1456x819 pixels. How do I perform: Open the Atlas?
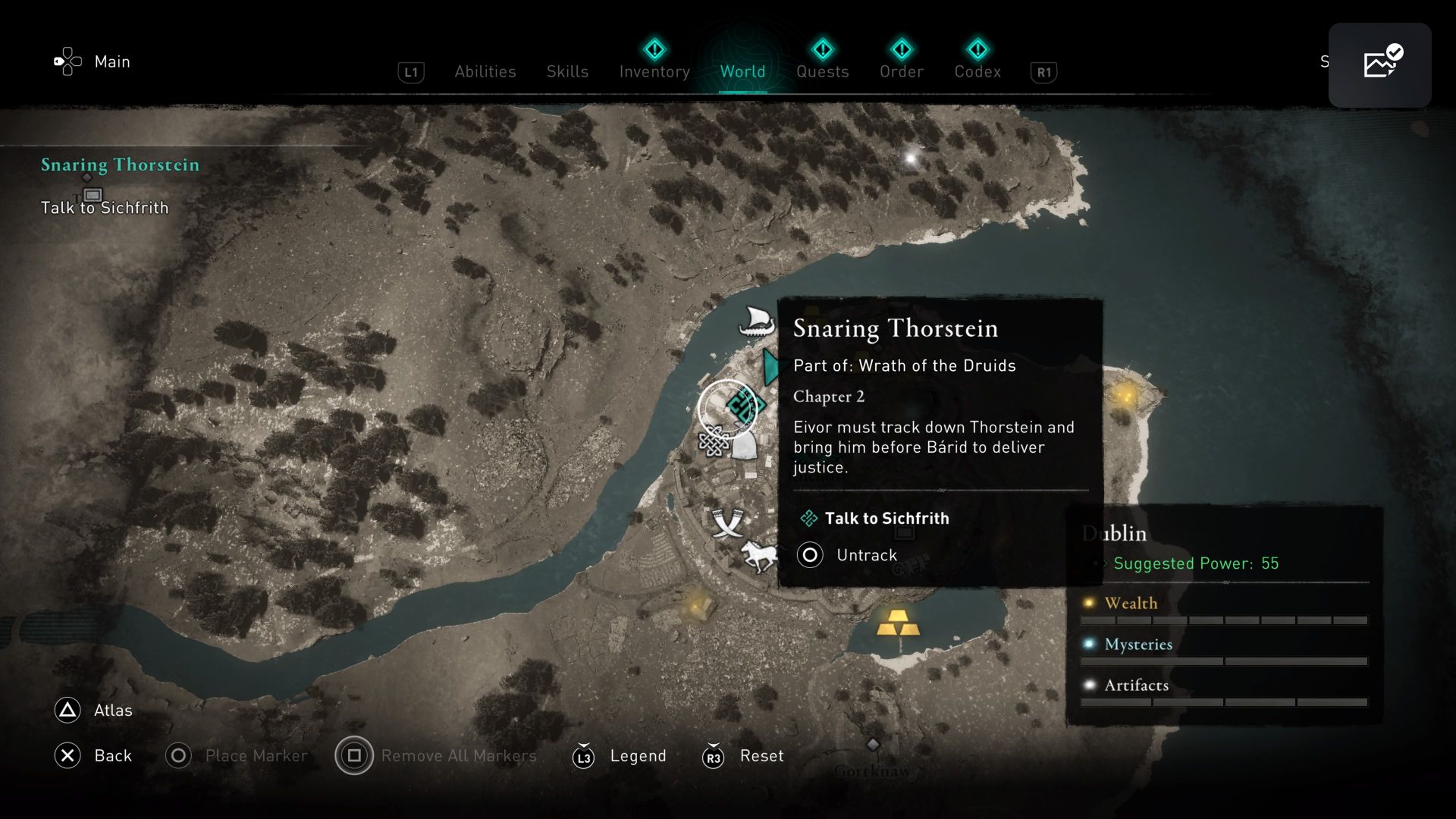click(x=93, y=711)
